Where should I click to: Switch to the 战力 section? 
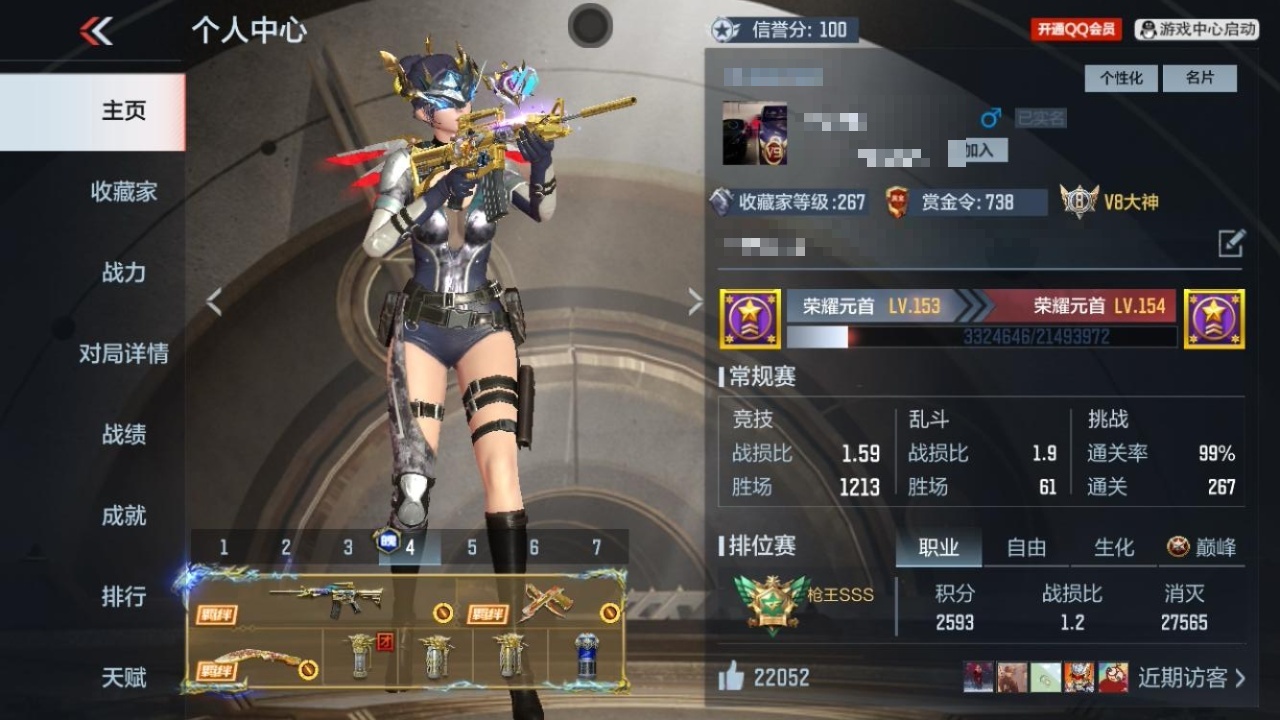(123, 272)
